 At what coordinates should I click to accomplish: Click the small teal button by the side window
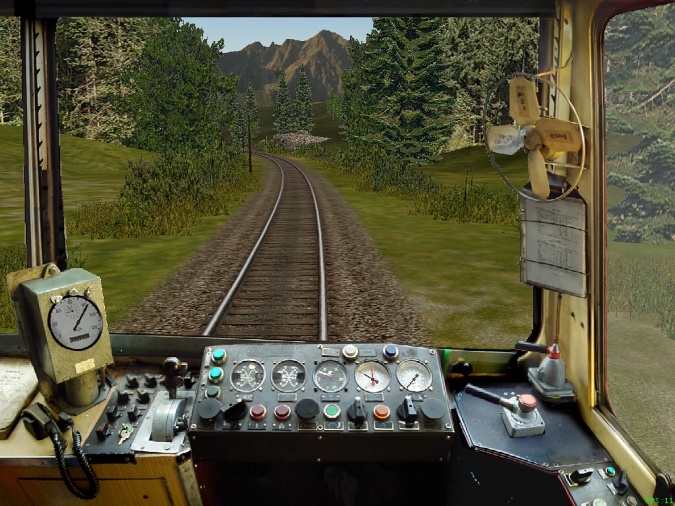[x=609, y=472]
